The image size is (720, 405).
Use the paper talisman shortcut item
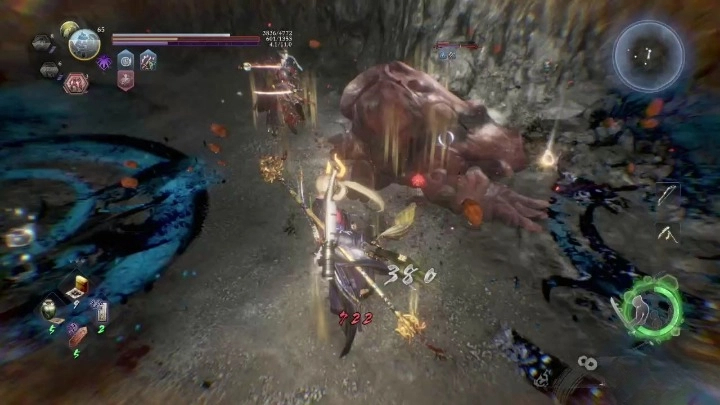pos(102,312)
